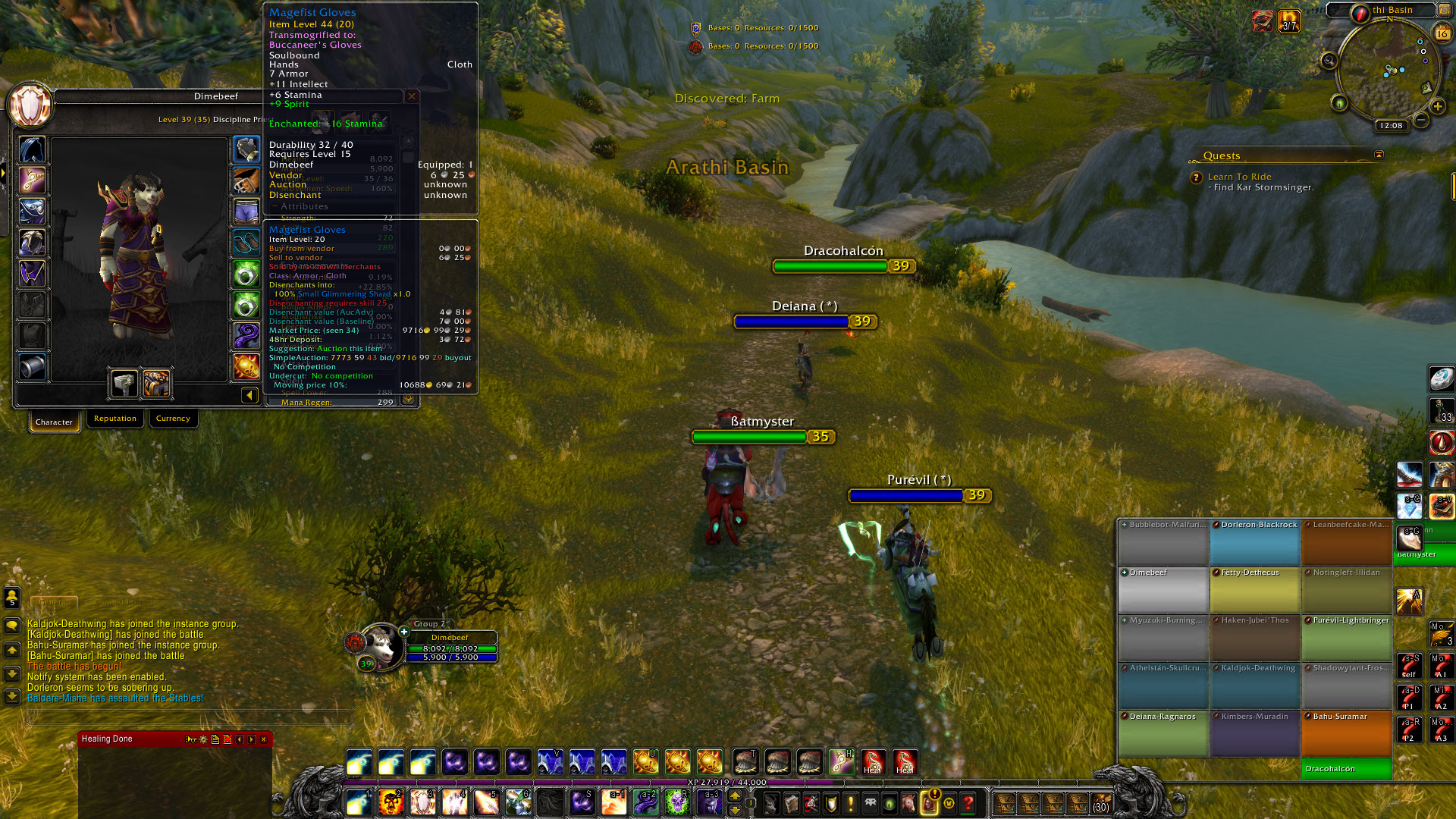Select Deiana-Ragnaros raid frame
Viewport: 1456px width, 819px height.
pyautogui.click(x=1163, y=733)
